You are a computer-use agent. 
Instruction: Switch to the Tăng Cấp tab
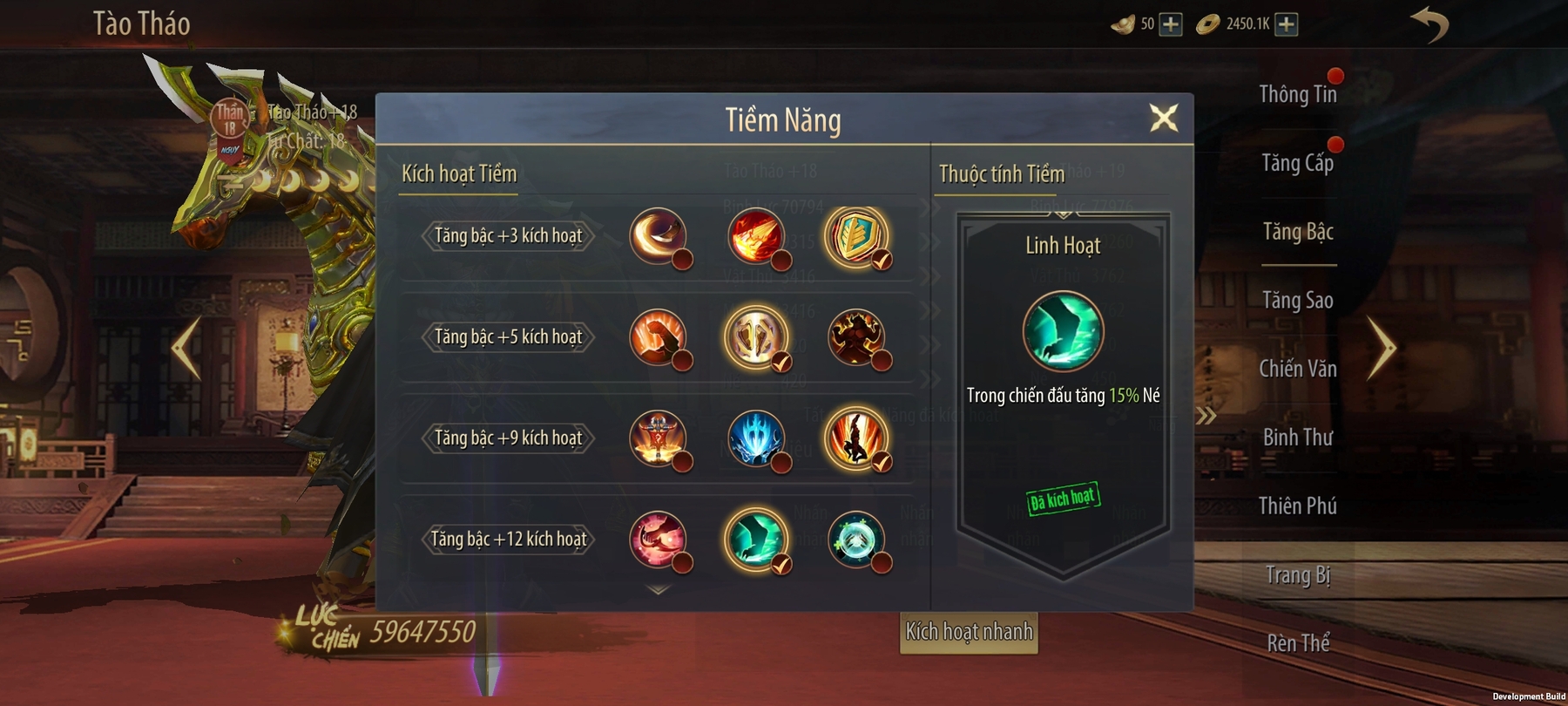click(1297, 163)
